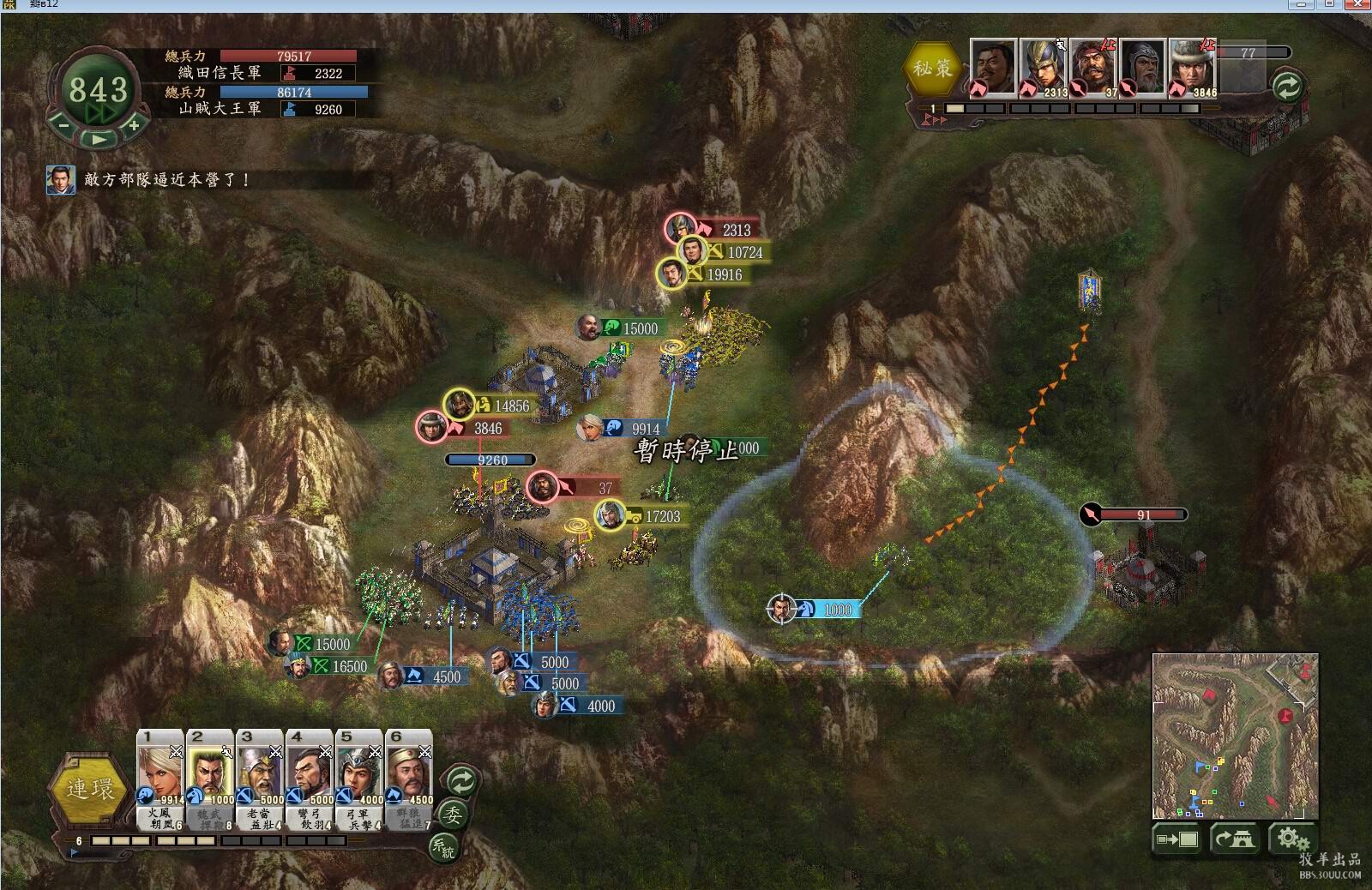Screen dimensions: 1372x890
Task: Click the cycle arrows button beside officer cards
Action: coord(461,780)
